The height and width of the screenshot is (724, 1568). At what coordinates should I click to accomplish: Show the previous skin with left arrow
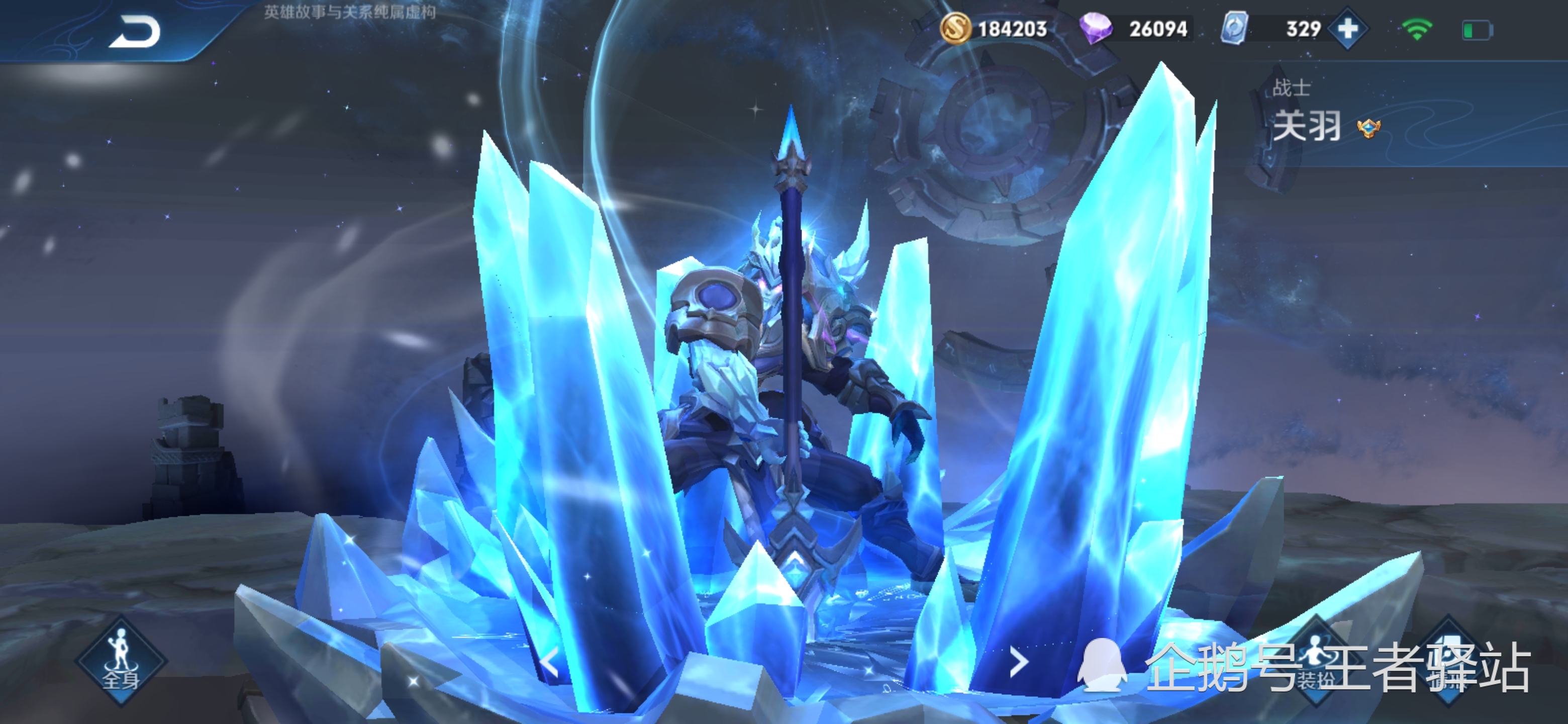click(x=550, y=662)
